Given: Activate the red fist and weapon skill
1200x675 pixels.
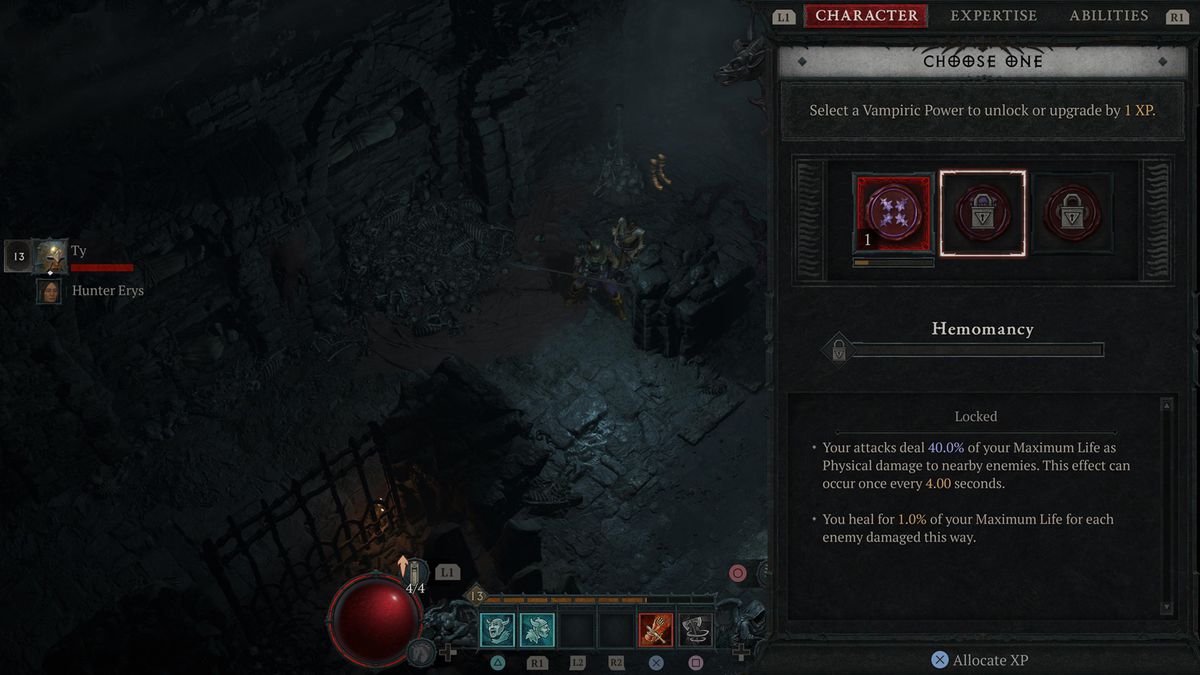Looking at the screenshot, I should pyautogui.click(x=656, y=629).
